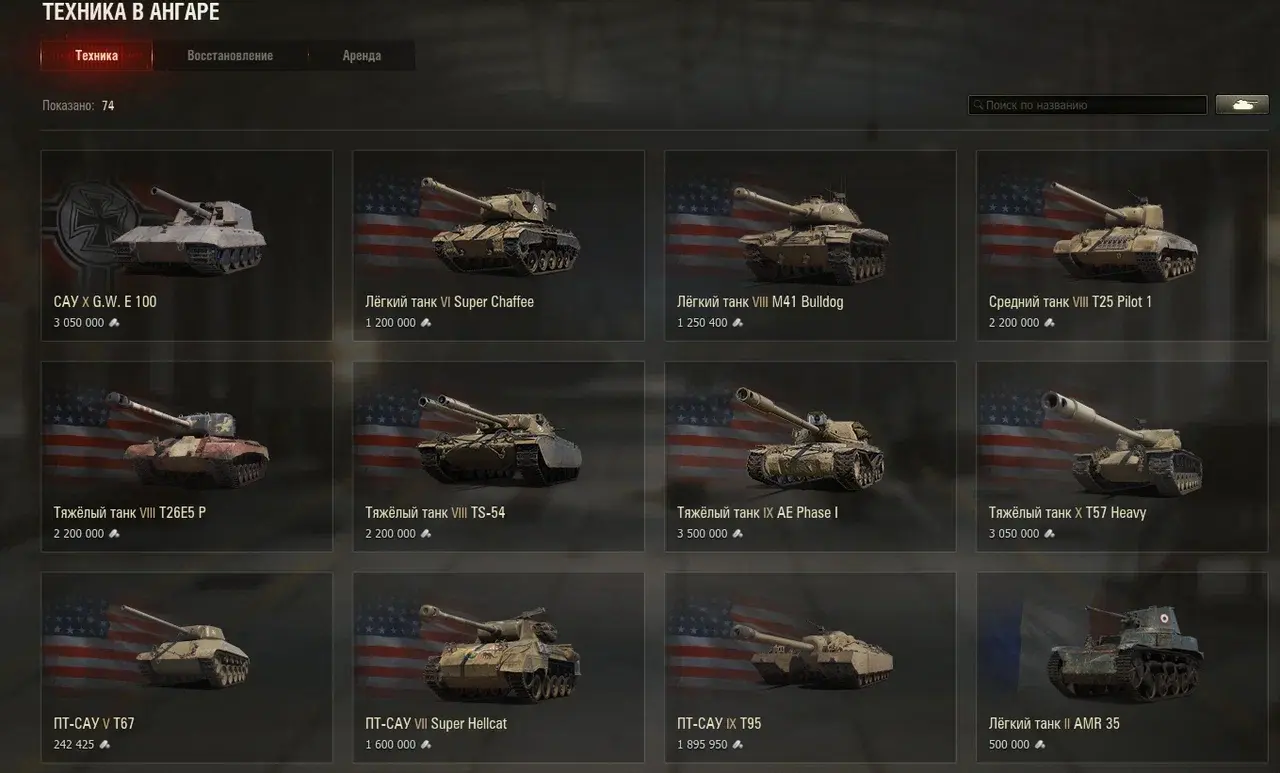This screenshot has height=773, width=1280.
Task: Select the T67 tank destroyer card
Action: click(187, 667)
